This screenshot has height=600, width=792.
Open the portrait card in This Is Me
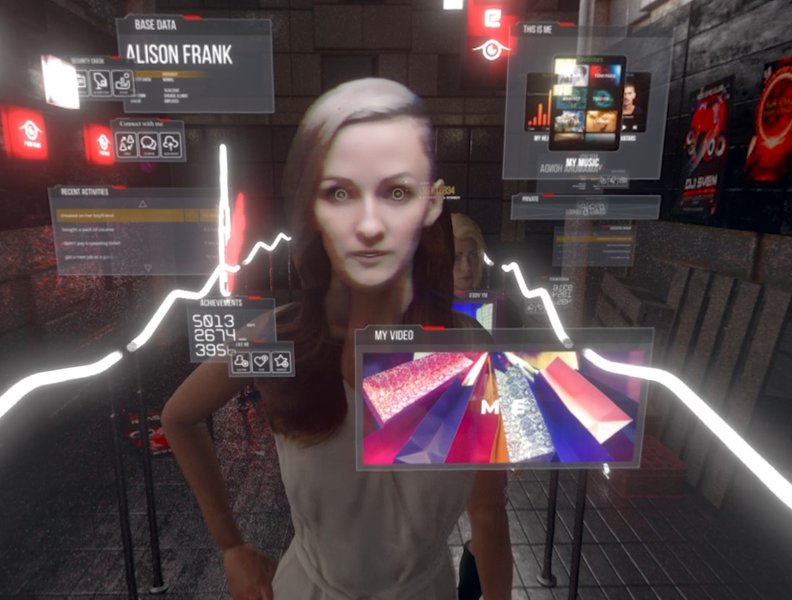(634, 101)
